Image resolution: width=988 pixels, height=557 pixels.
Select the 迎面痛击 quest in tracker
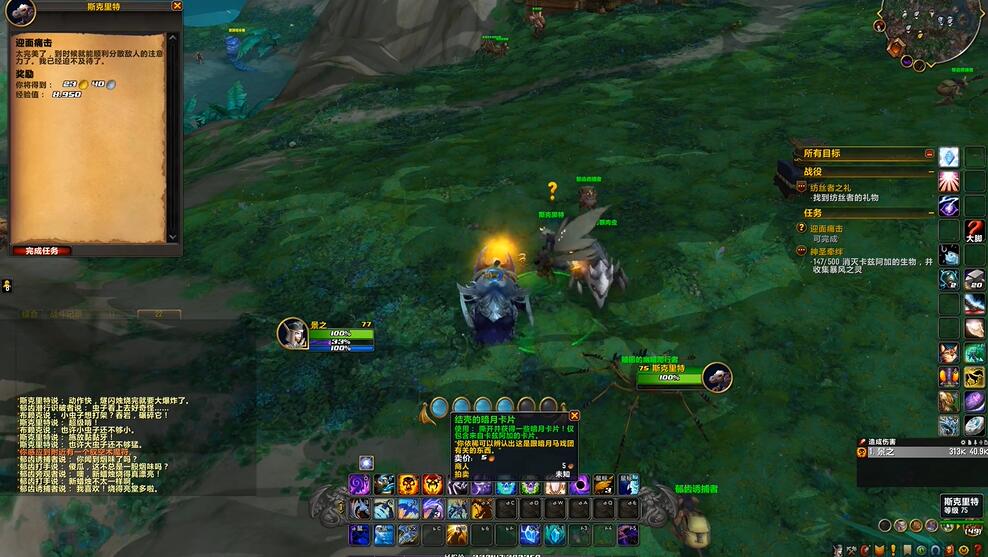(x=830, y=228)
